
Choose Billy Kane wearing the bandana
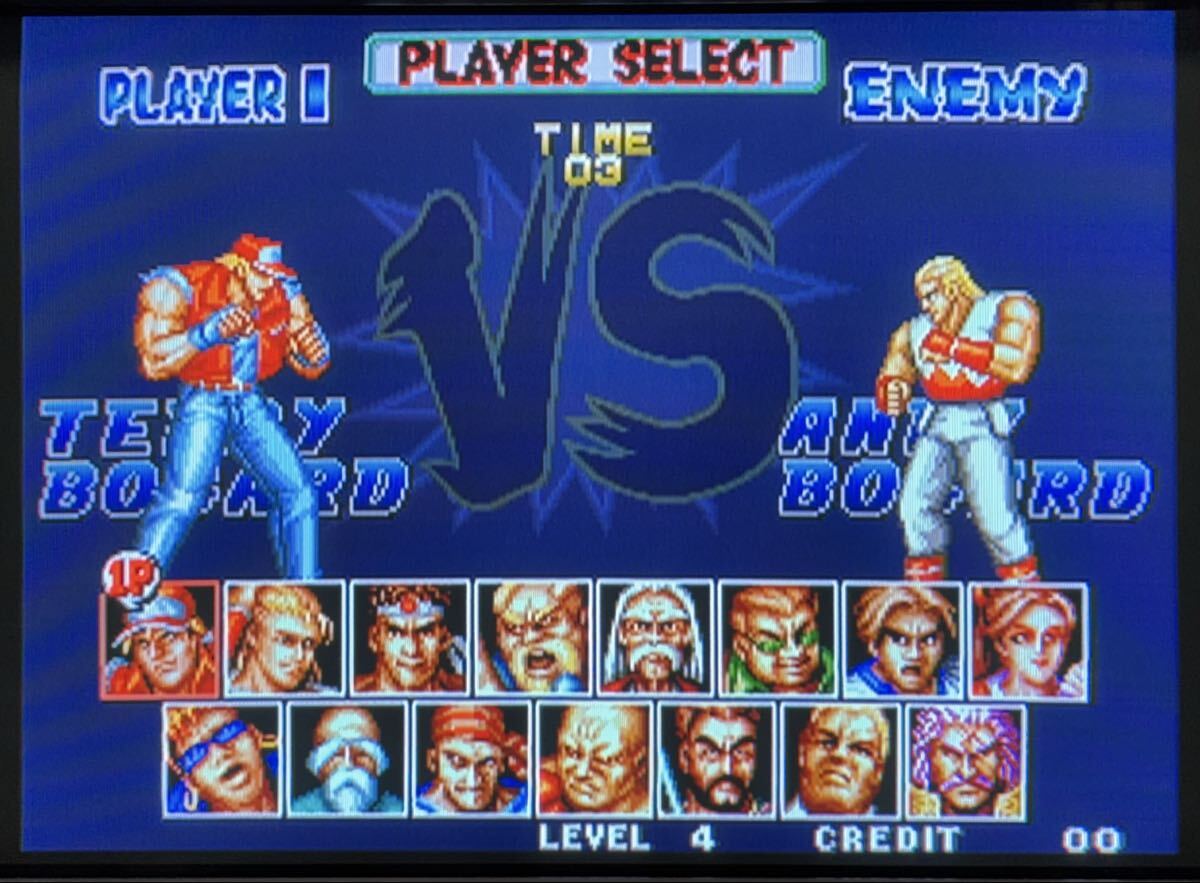pyautogui.click(x=471, y=760)
